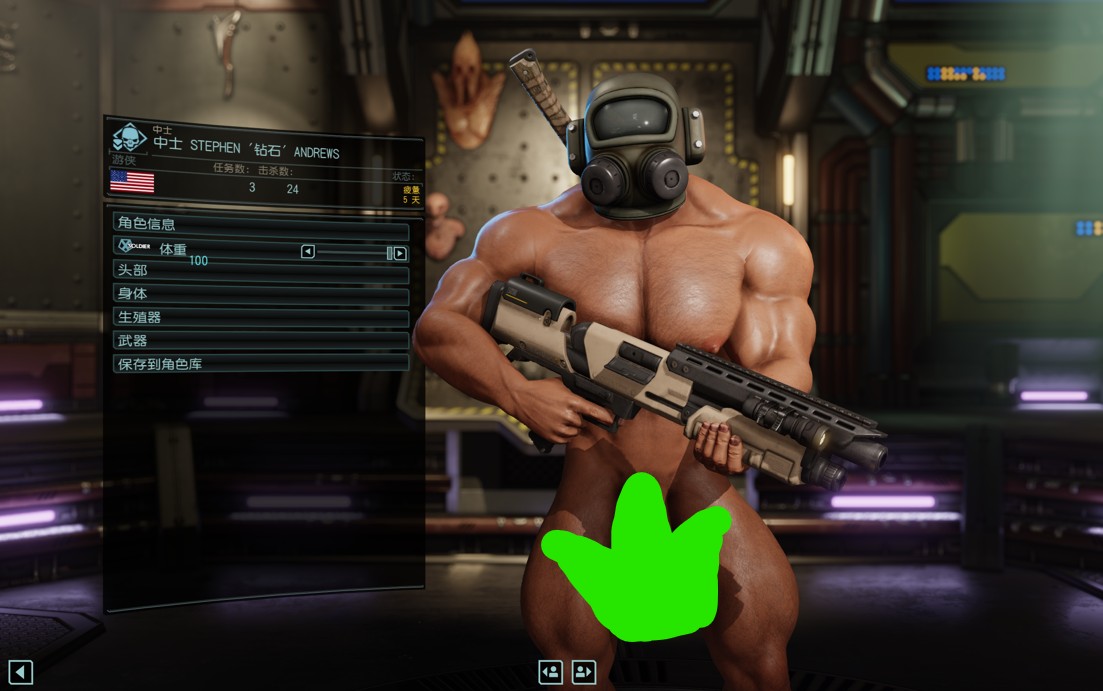Click 保存到角色库 to save character
Viewport: 1103px width, 691px height.
point(260,364)
